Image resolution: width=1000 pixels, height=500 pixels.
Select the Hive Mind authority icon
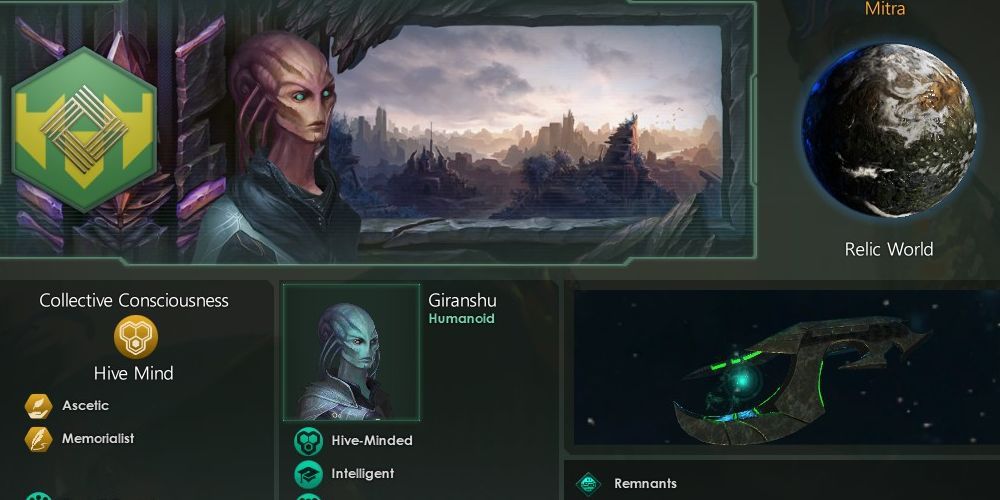click(134, 337)
